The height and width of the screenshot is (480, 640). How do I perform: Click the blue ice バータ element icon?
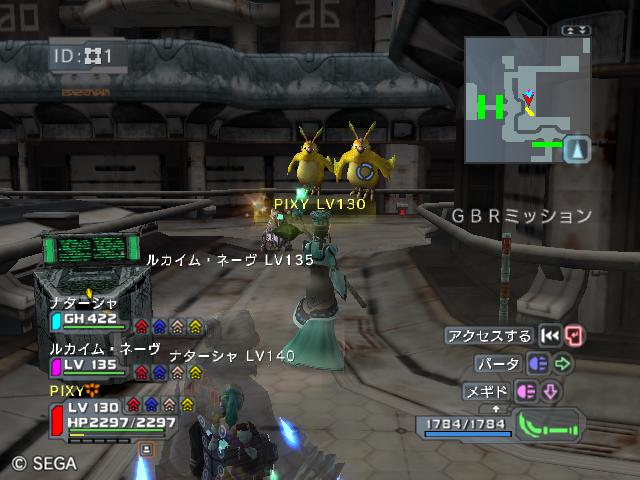537,364
